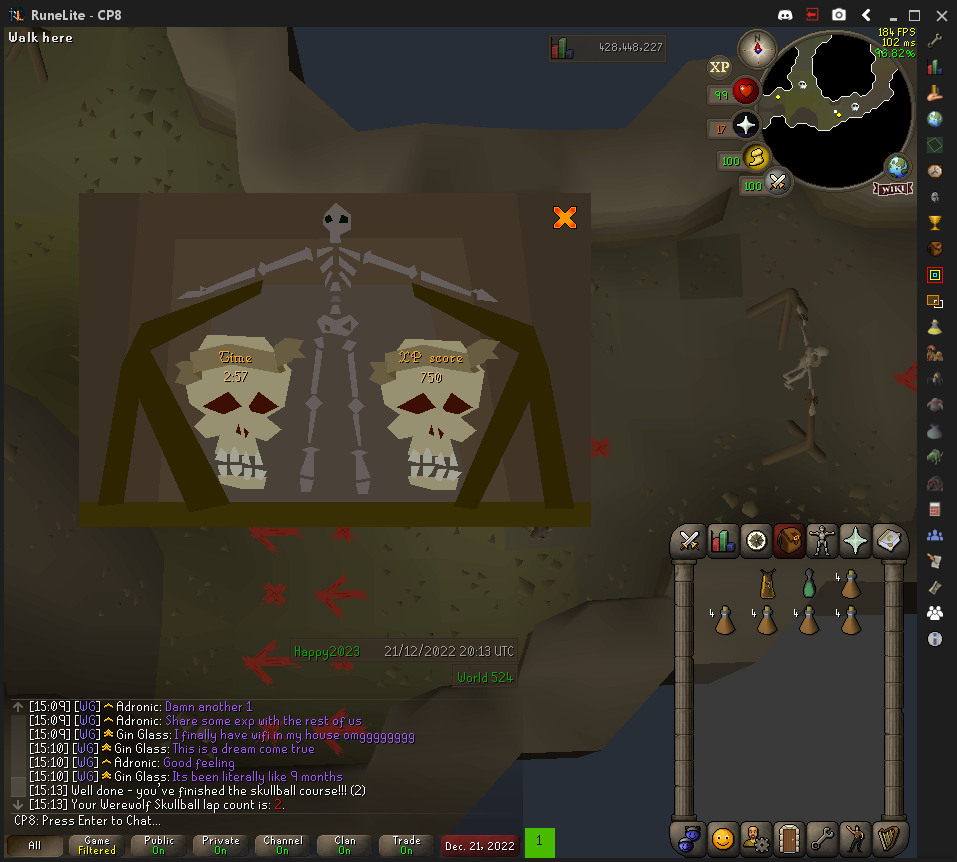Viewport: 957px width, 862px height.
Task: Switch to the Skills tab
Action: tap(722, 541)
